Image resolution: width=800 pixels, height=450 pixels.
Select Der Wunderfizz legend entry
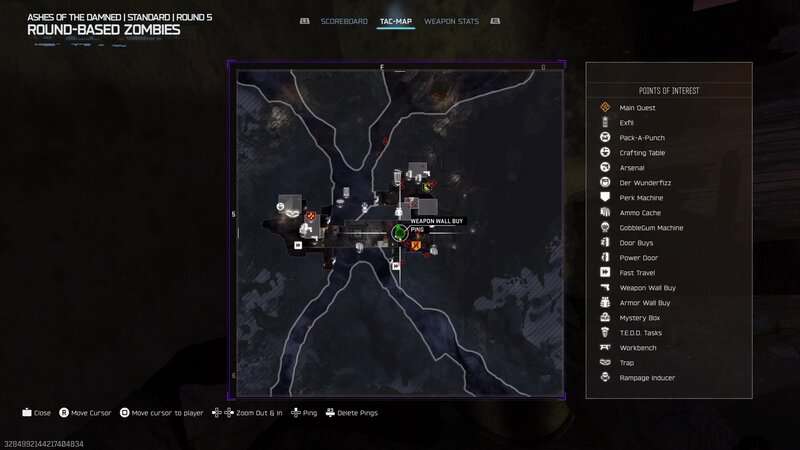click(x=642, y=182)
